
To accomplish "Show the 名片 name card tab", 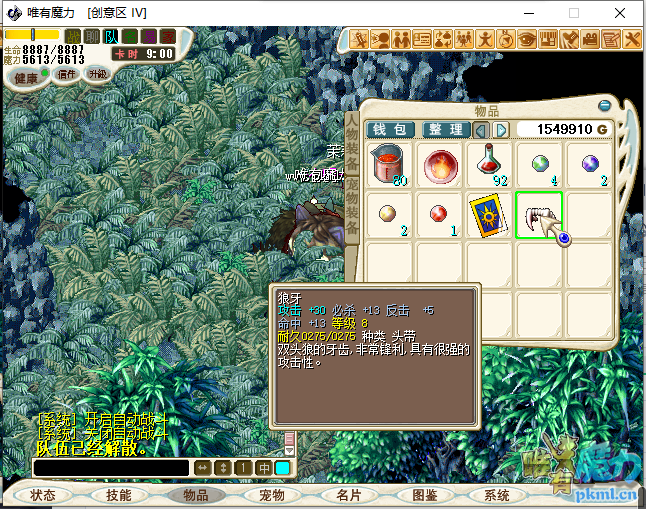I will (348, 495).
